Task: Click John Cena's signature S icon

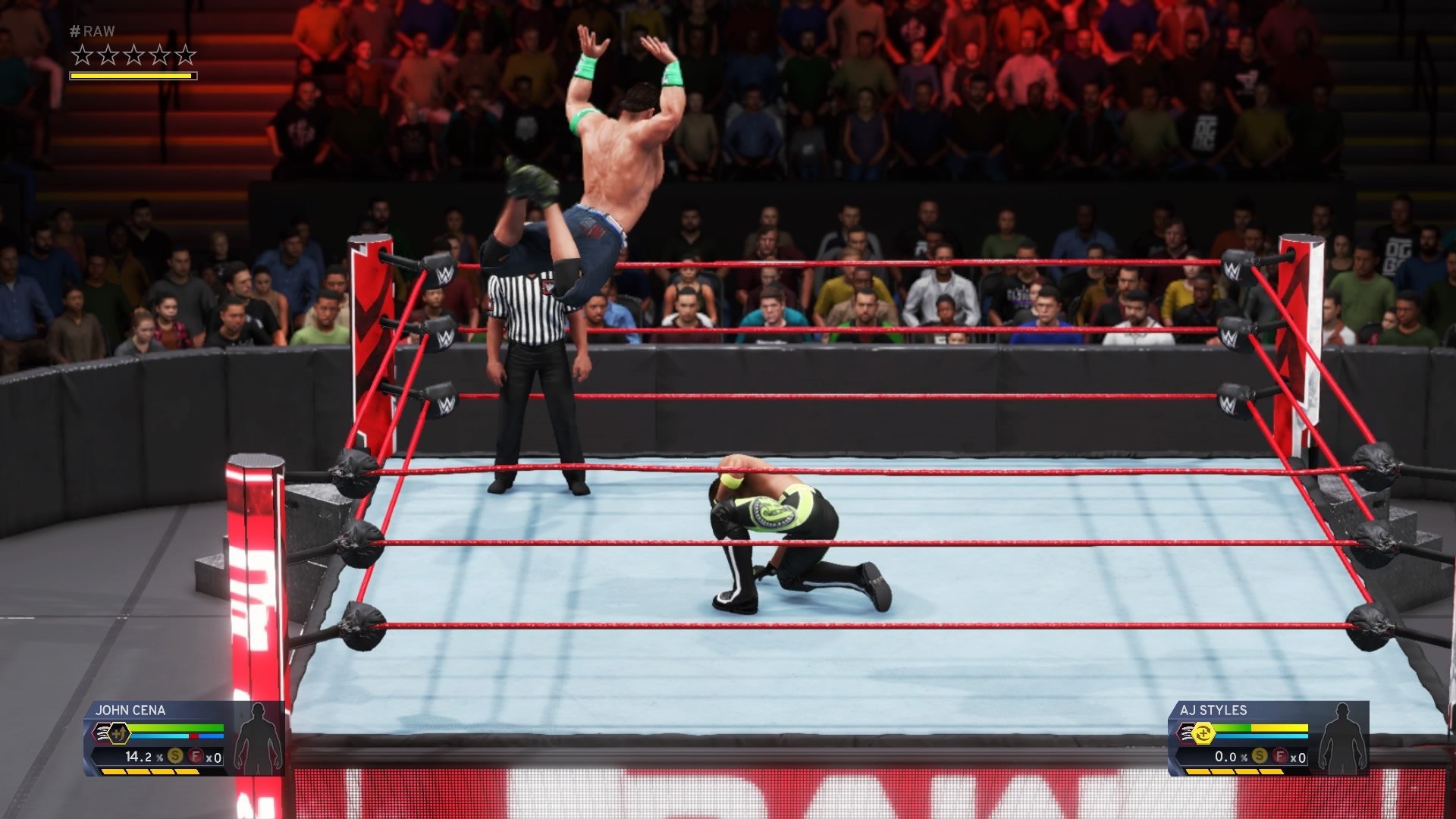Action: (175, 756)
